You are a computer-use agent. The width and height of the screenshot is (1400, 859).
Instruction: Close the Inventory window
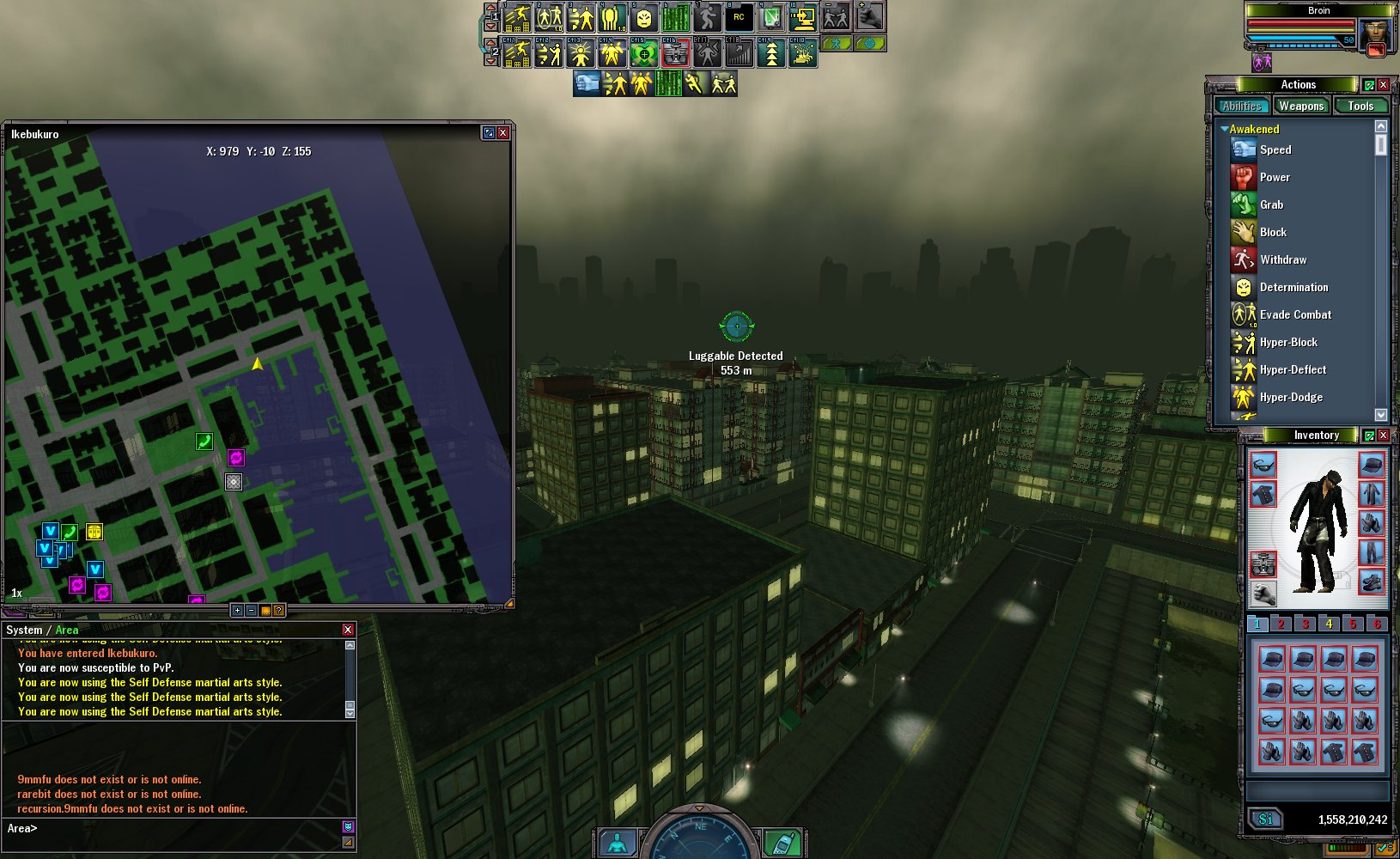1383,435
